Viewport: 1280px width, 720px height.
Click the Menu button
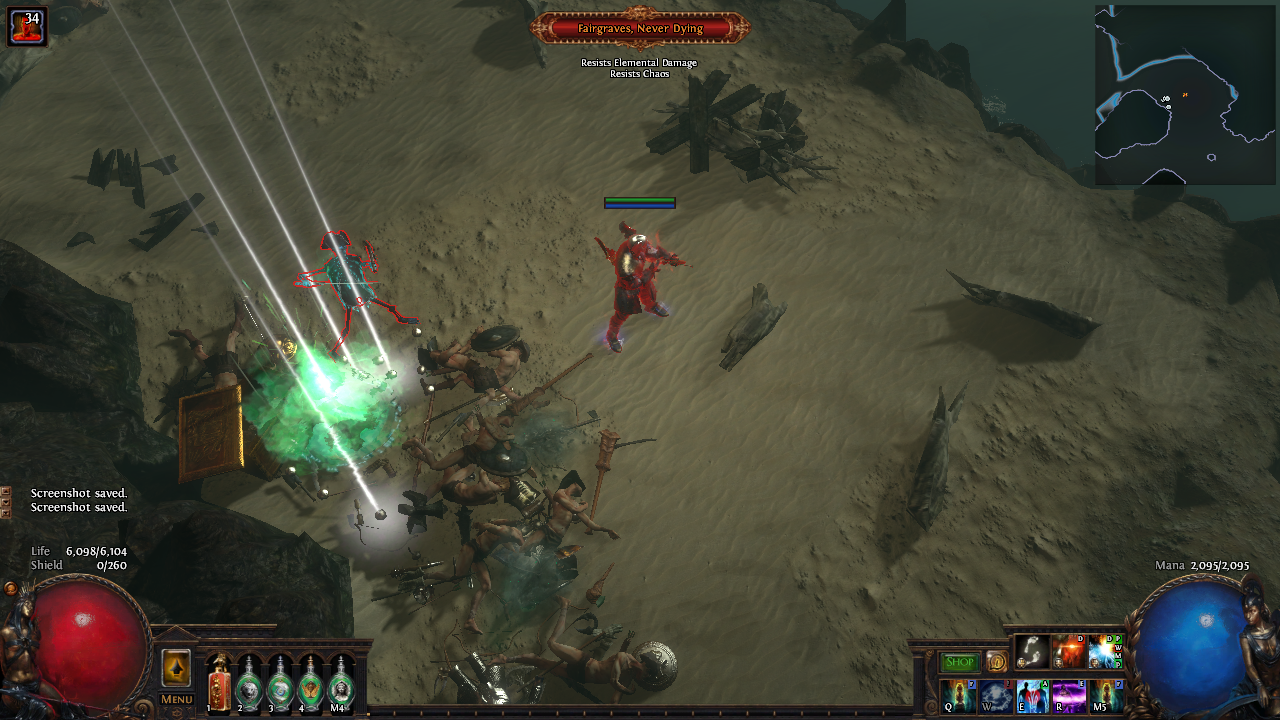pos(176,699)
